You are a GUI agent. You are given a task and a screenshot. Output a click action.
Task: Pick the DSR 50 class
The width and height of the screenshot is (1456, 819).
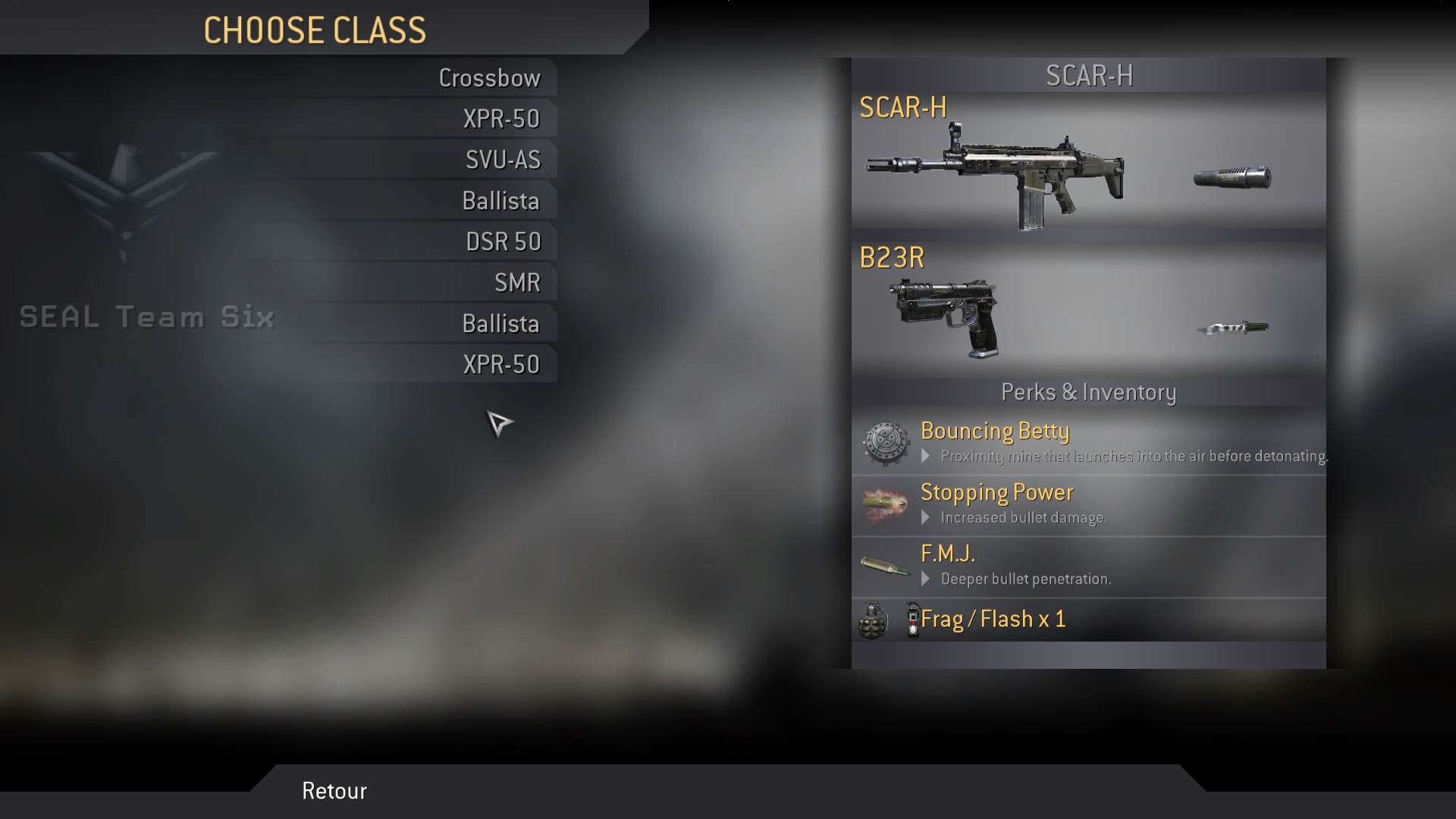[503, 242]
